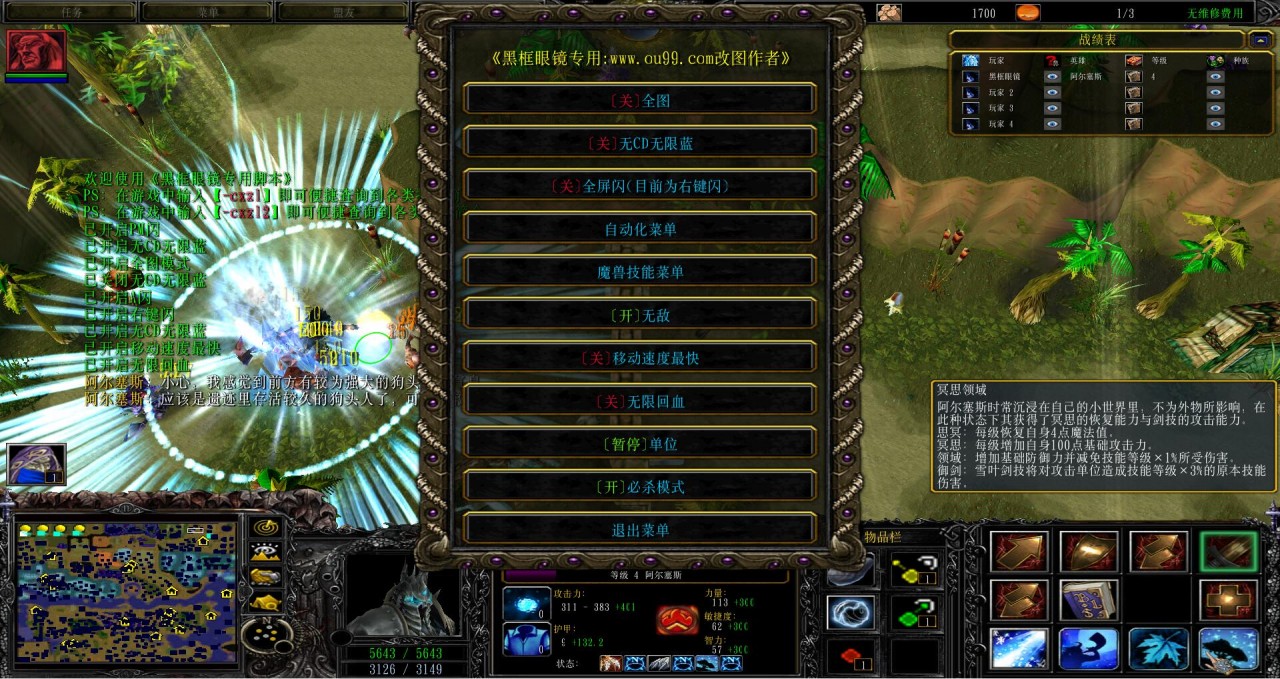
Task: Collapse the 战绩表 scoreboard with the arrow button
Action: (x=1260, y=40)
